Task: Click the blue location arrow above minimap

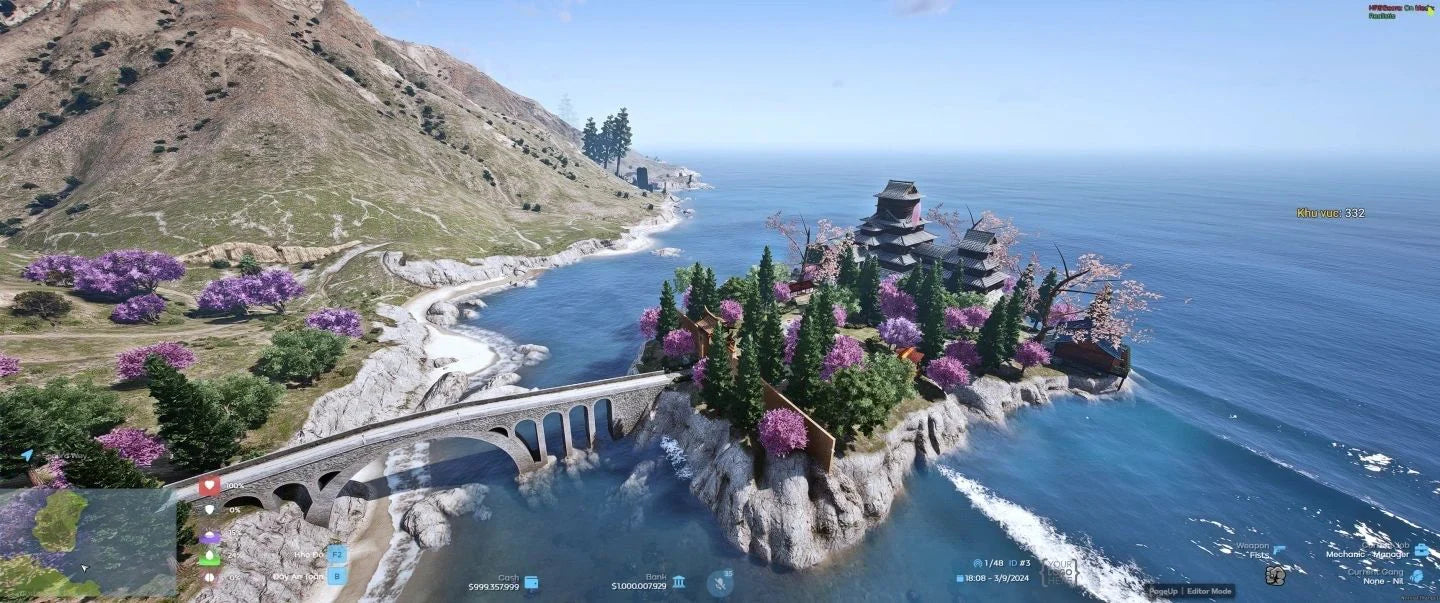Action: [26, 455]
